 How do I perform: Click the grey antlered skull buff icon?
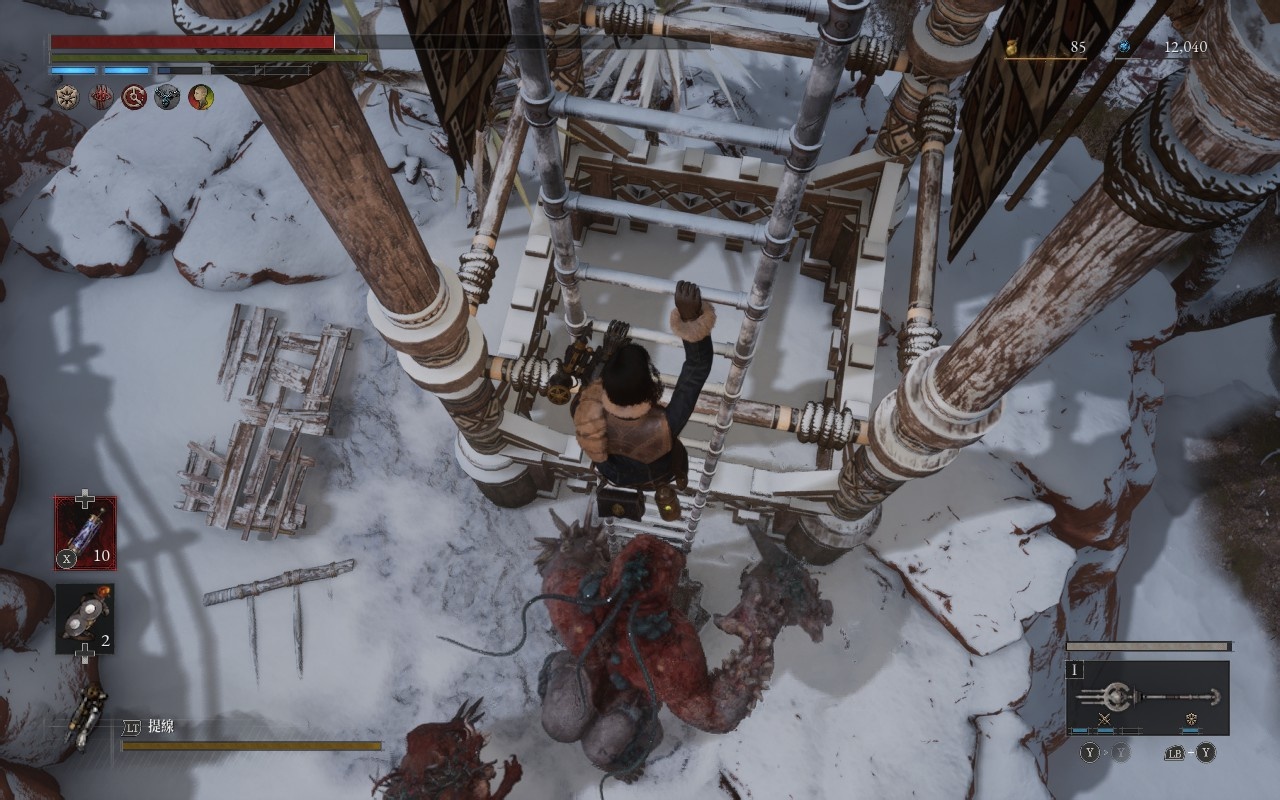[168, 97]
